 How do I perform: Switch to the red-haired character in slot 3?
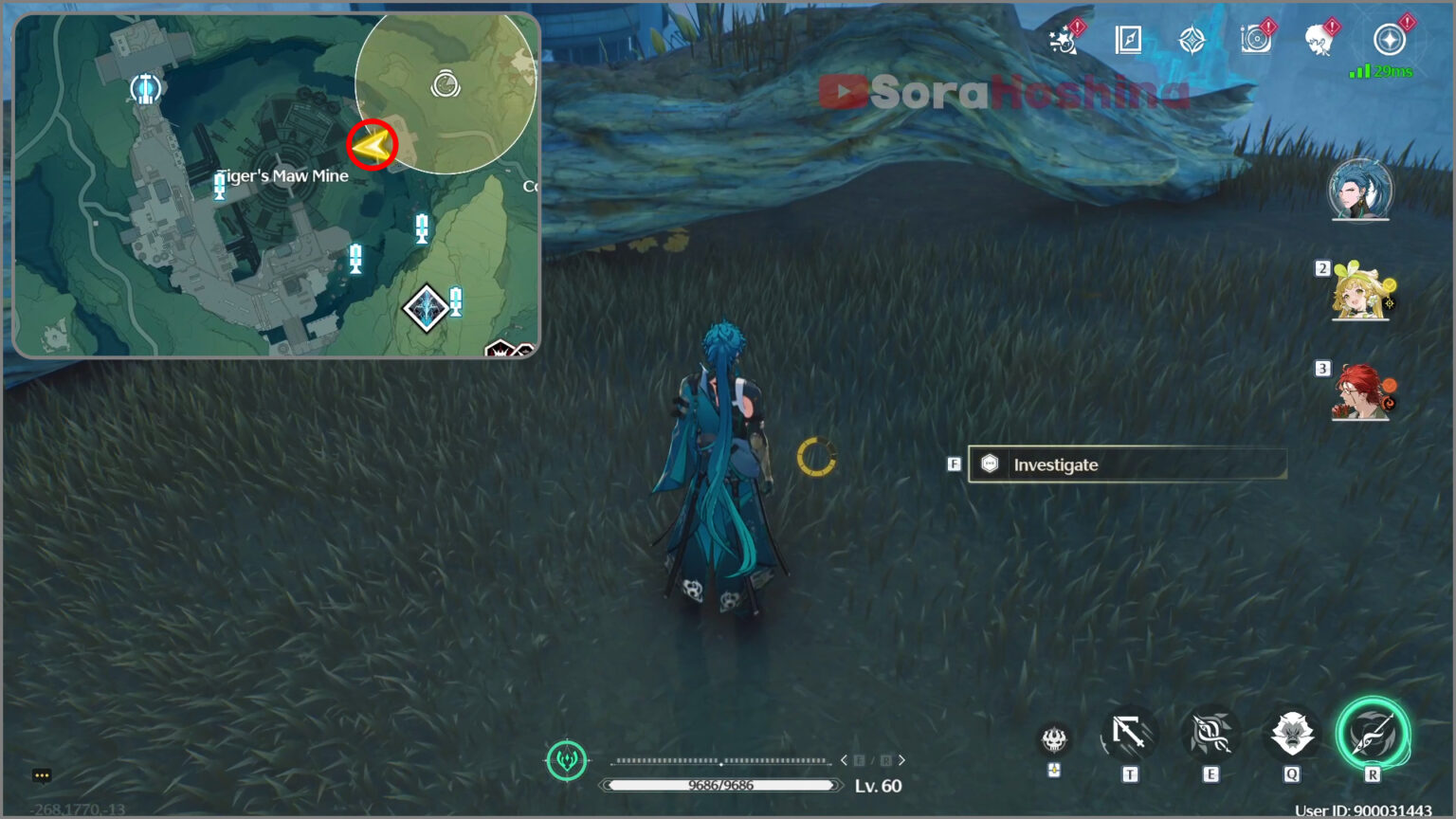1361,391
